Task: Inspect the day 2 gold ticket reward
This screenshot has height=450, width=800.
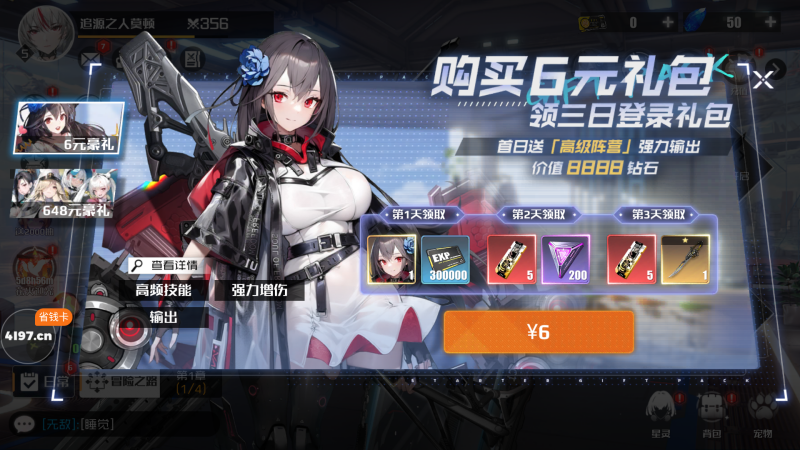Action: 512,259
